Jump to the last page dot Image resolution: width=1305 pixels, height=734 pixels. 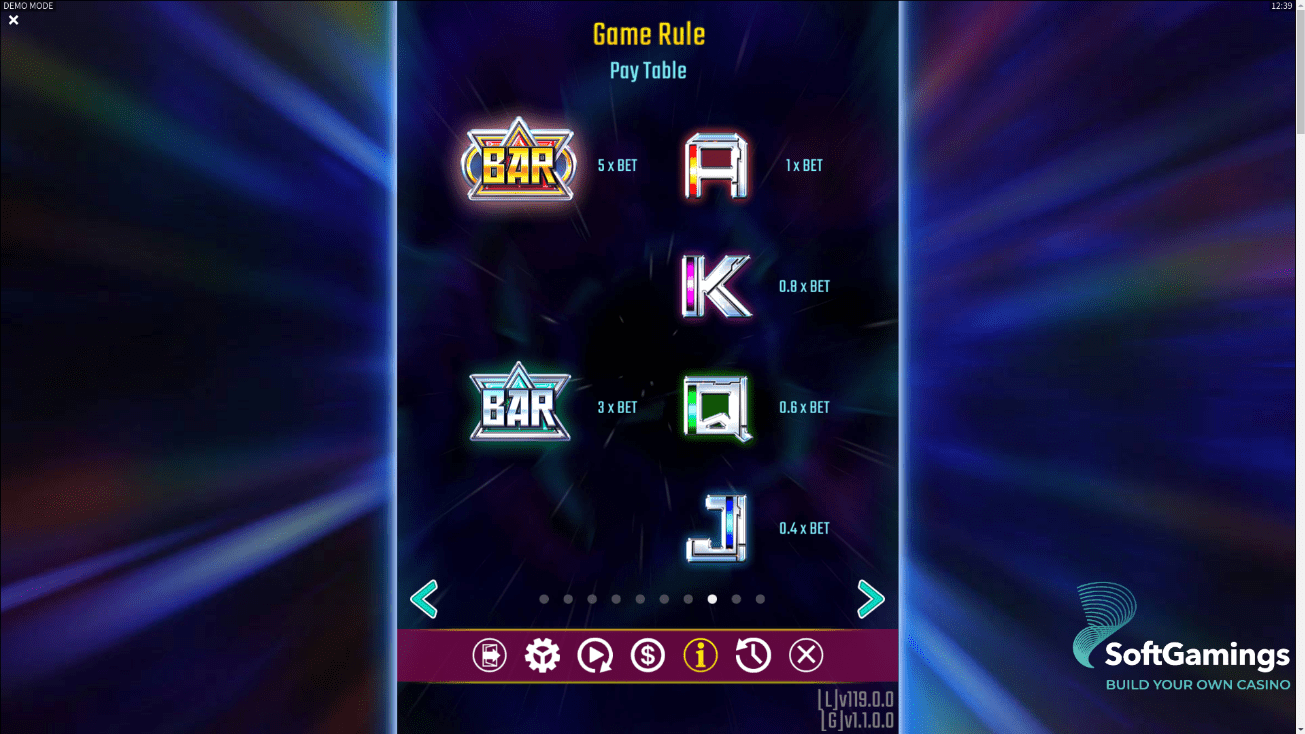[x=760, y=599]
